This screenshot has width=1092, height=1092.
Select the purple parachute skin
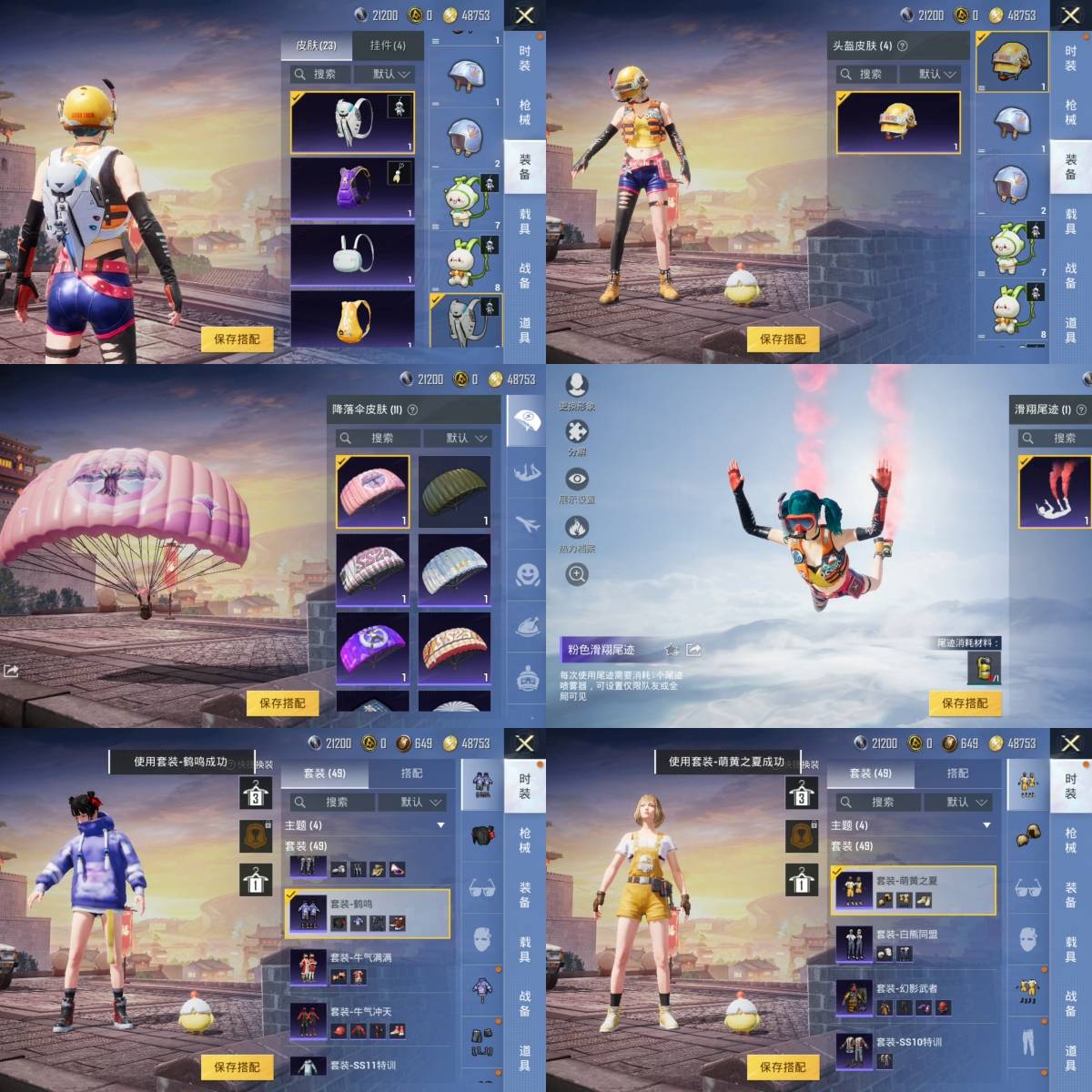[x=372, y=646]
